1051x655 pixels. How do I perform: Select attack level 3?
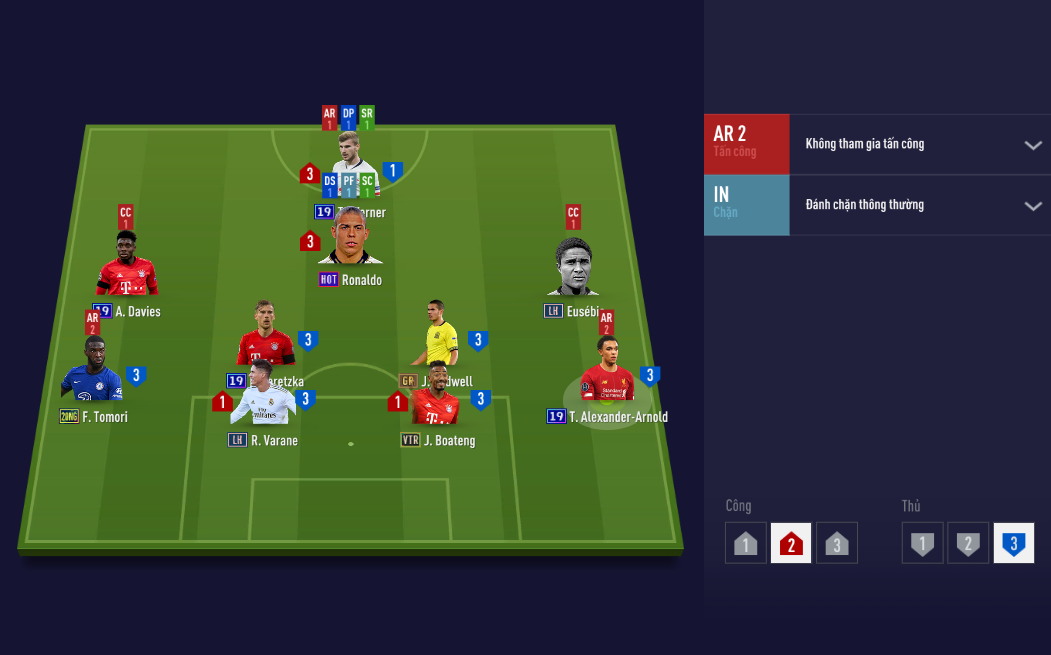837,543
